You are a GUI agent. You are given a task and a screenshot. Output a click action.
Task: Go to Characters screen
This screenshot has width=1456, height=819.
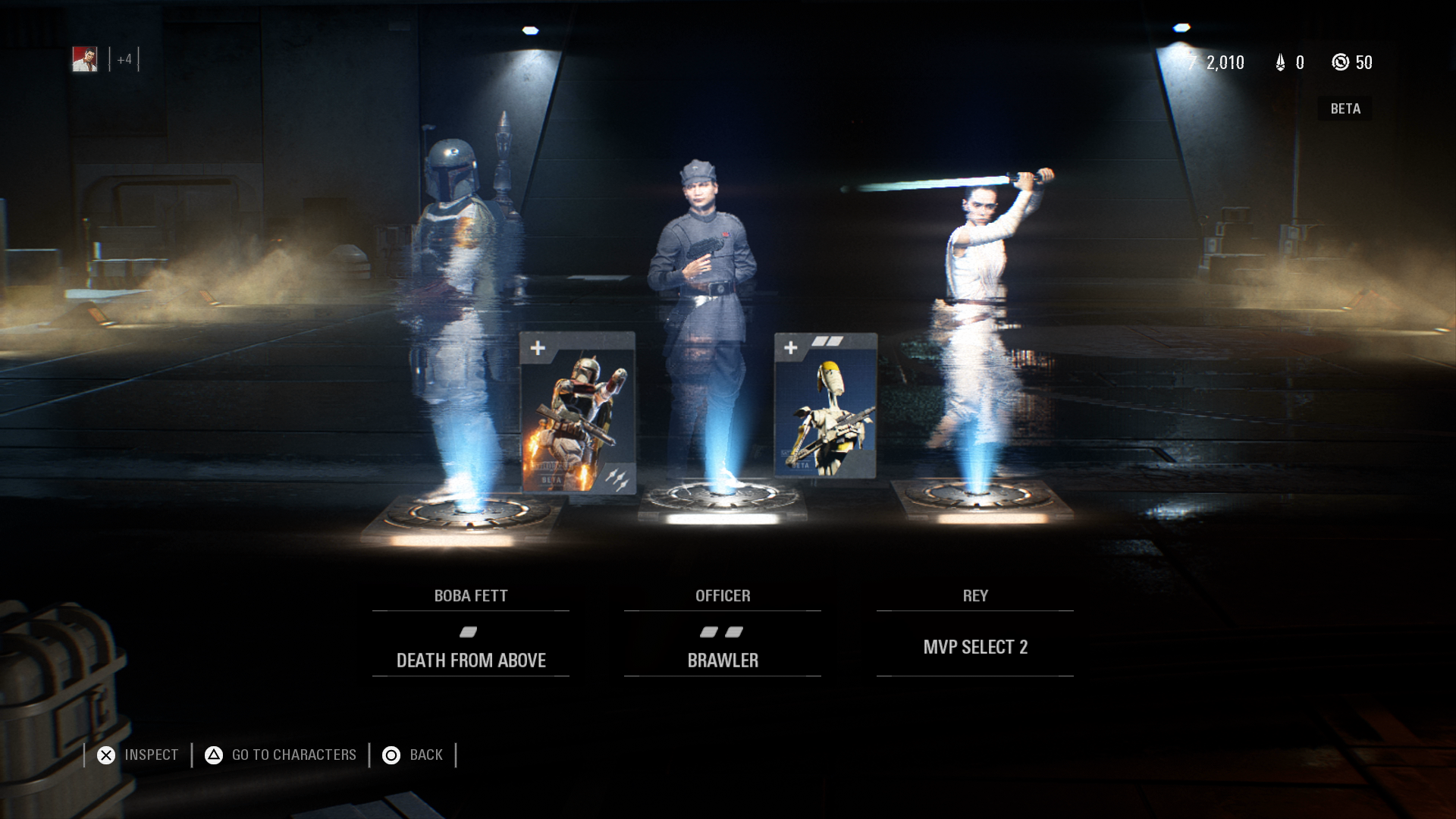click(x=281, y=755)
